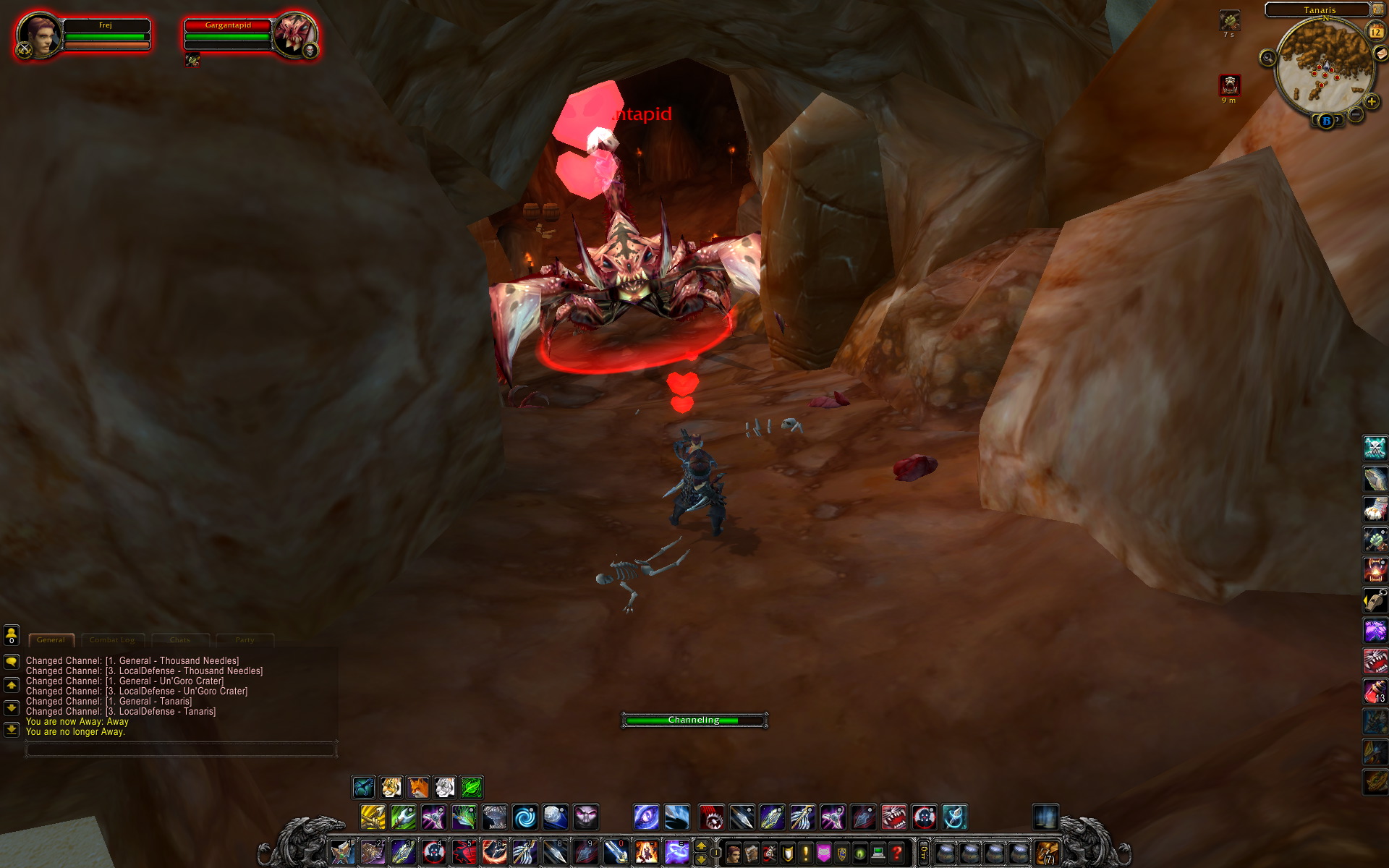Select Gargantapid's target portrait
This screenshot has width=1389, height=868.
293,34
